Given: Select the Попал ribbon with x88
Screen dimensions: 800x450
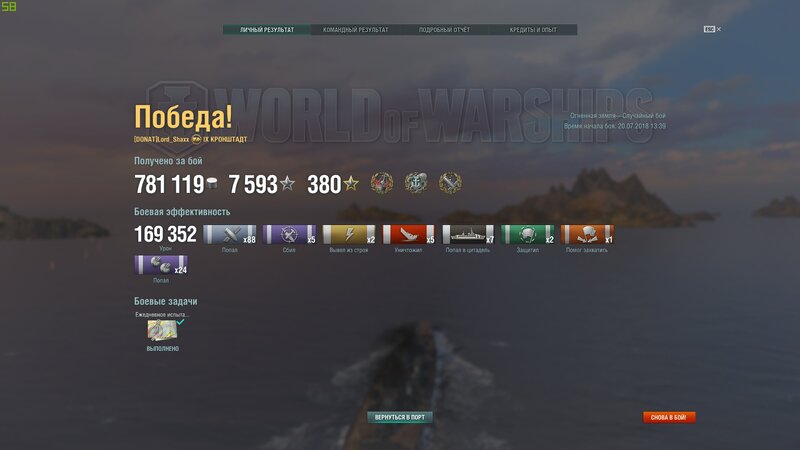Looking at the screenshot, I should click(230, 235).
